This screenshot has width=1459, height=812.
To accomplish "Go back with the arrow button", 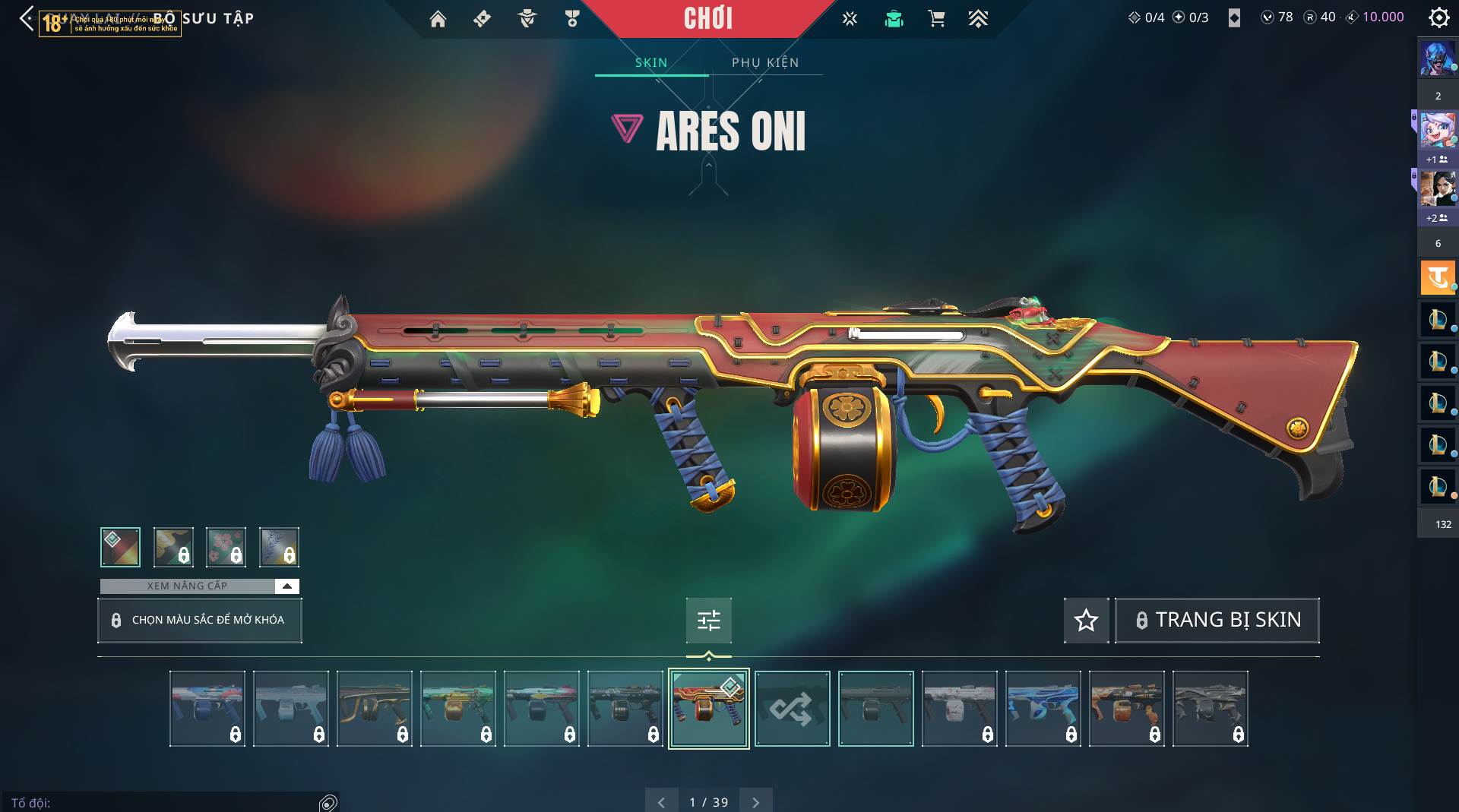I will click(27, 18).
